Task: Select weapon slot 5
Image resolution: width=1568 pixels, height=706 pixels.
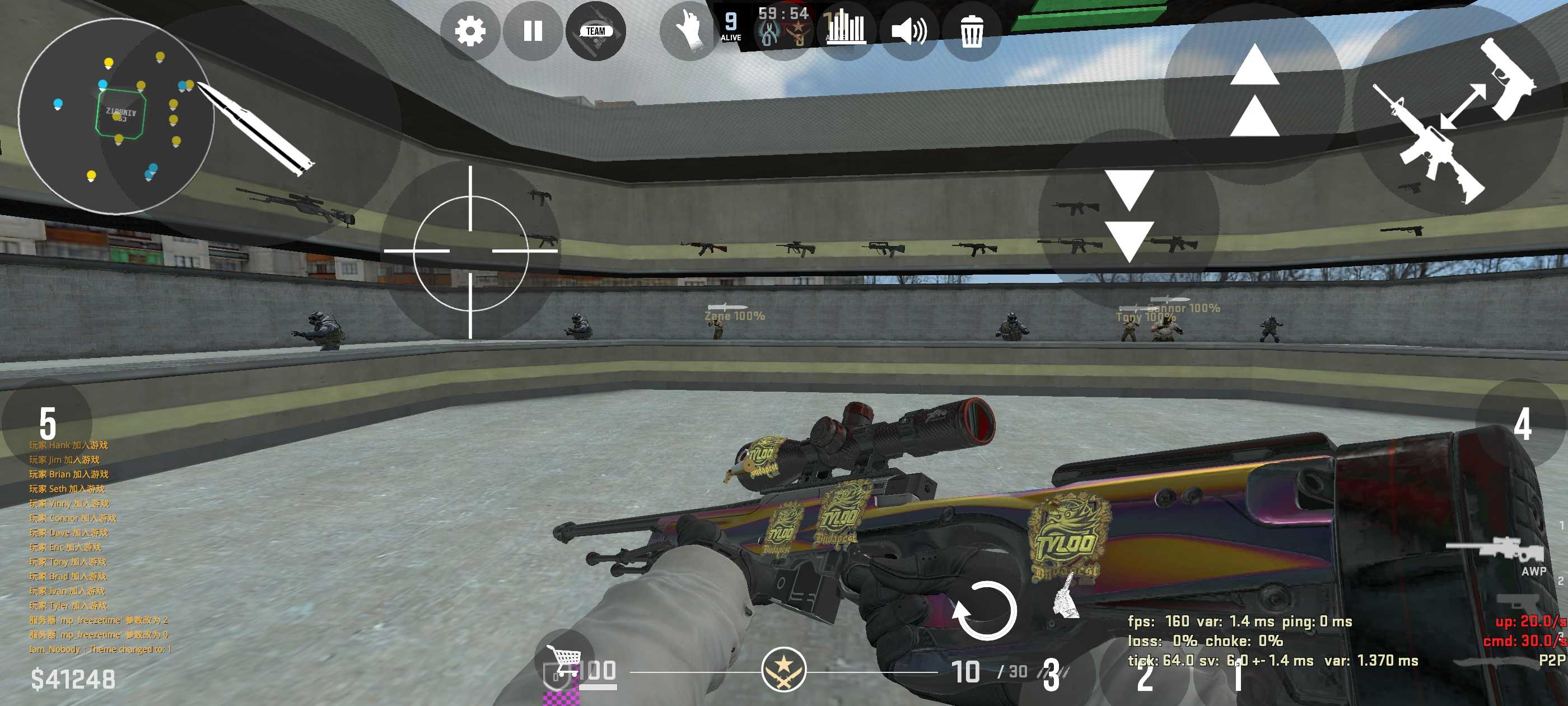Action: coord(48,422)
